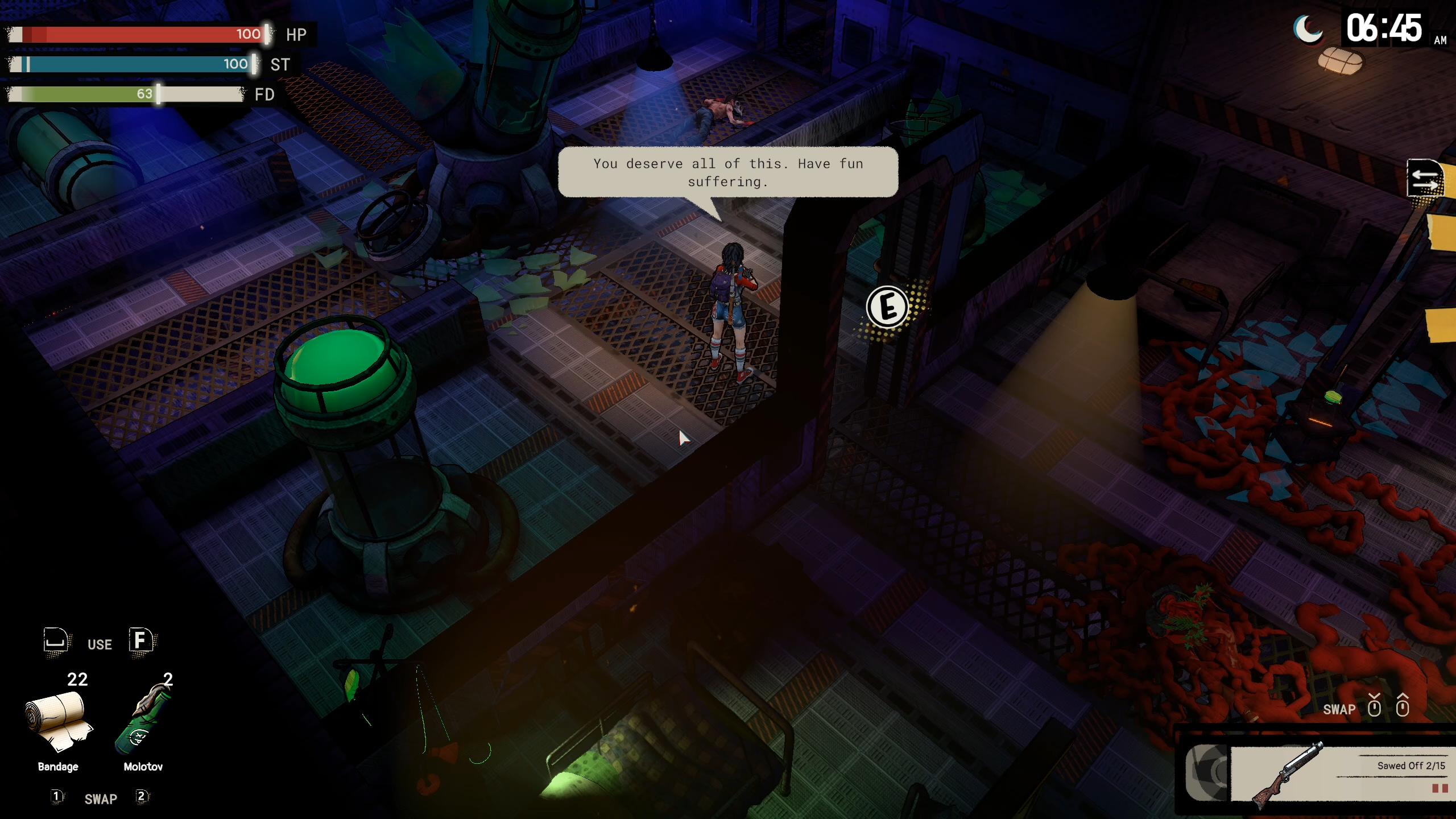Open the swap arrows side tab
The image size is (1456, 819).
pos(1425,179)
